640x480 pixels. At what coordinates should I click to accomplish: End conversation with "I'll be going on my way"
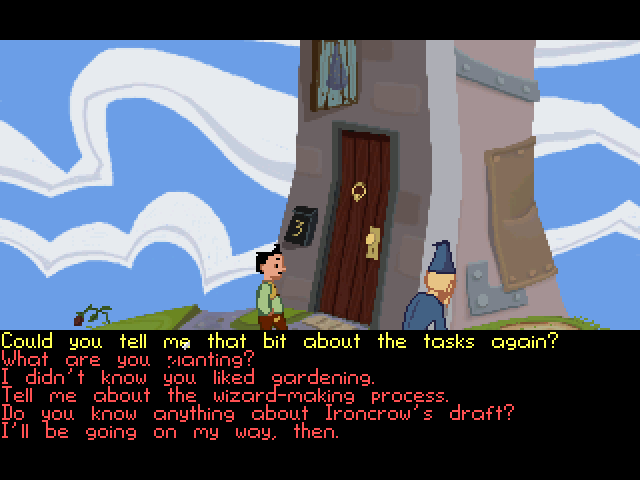(170, 432)
